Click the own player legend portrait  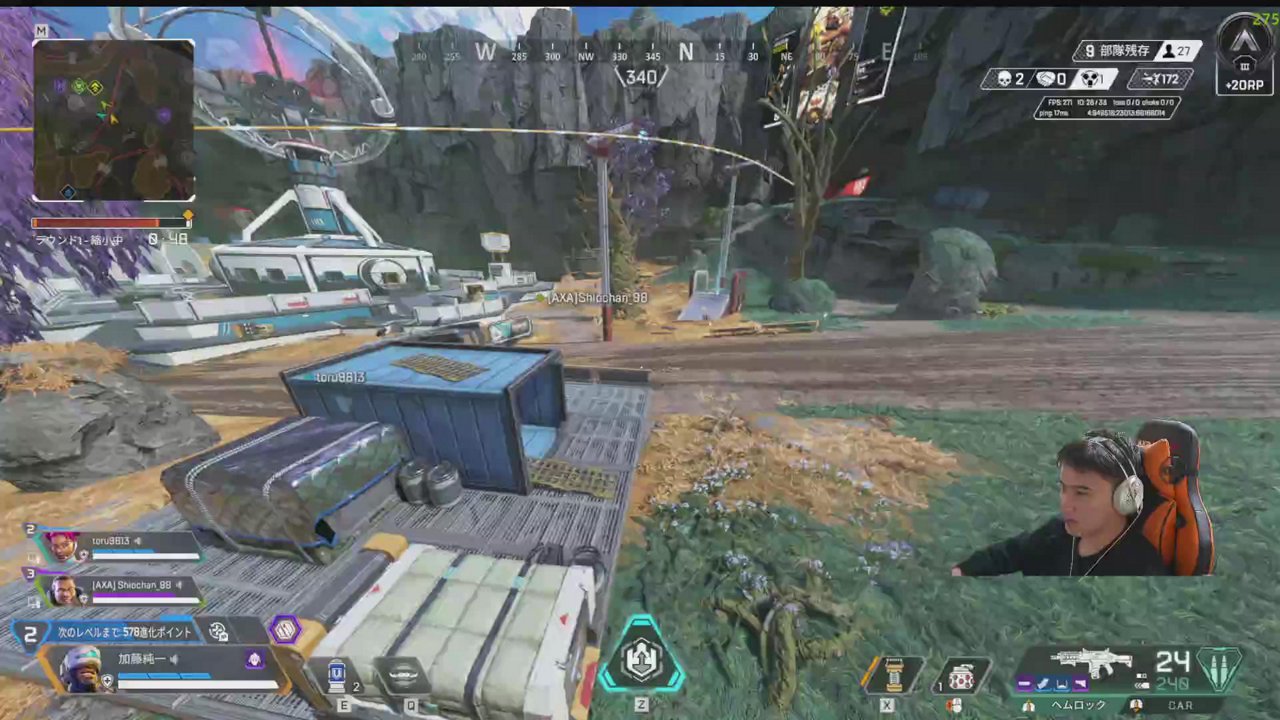pyautogui.click(x=79, y=669)
